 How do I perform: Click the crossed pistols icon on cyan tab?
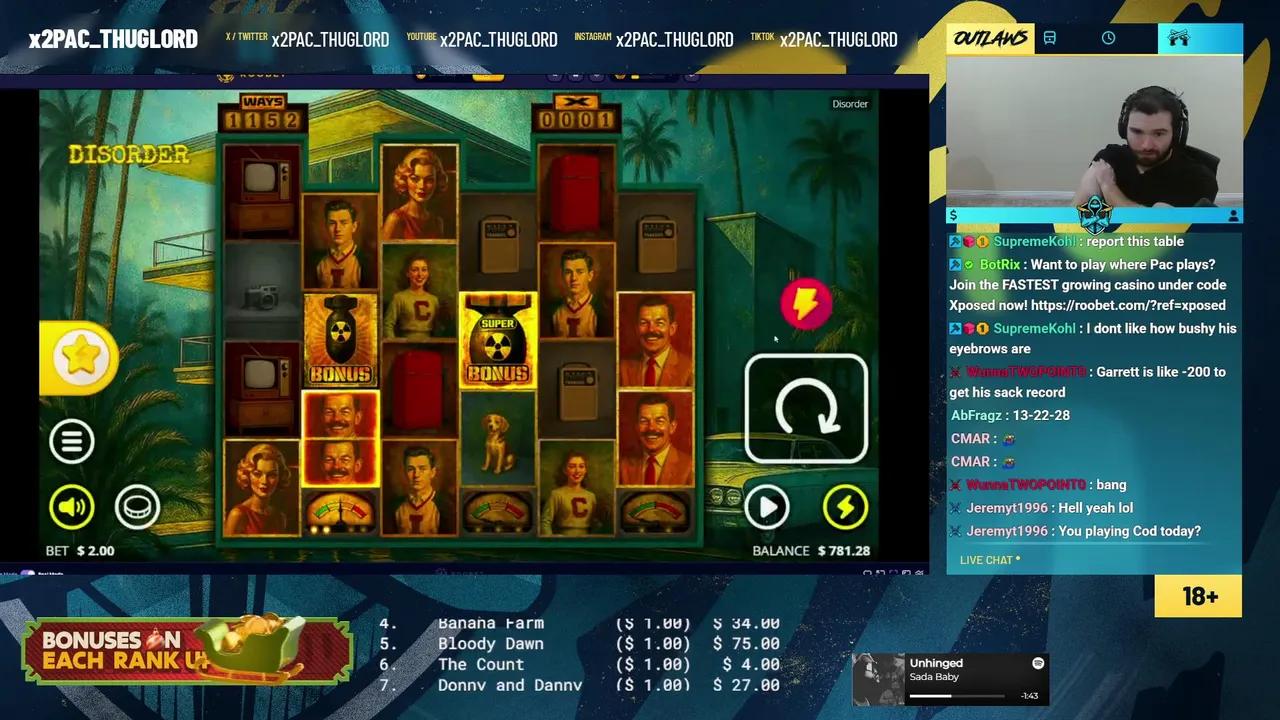click(1179, 36)
